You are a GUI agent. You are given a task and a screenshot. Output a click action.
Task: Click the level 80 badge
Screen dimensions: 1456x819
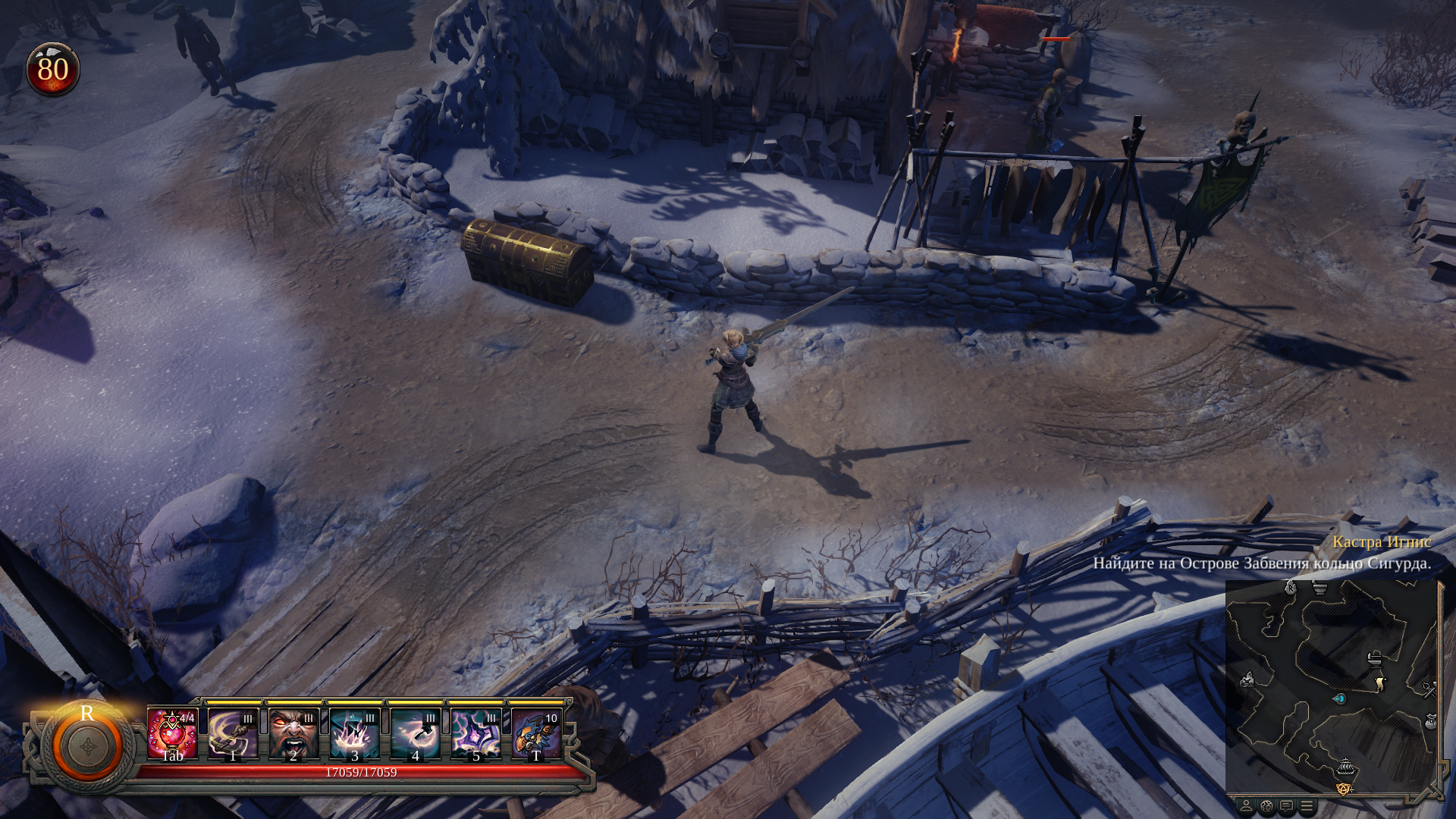53,70
